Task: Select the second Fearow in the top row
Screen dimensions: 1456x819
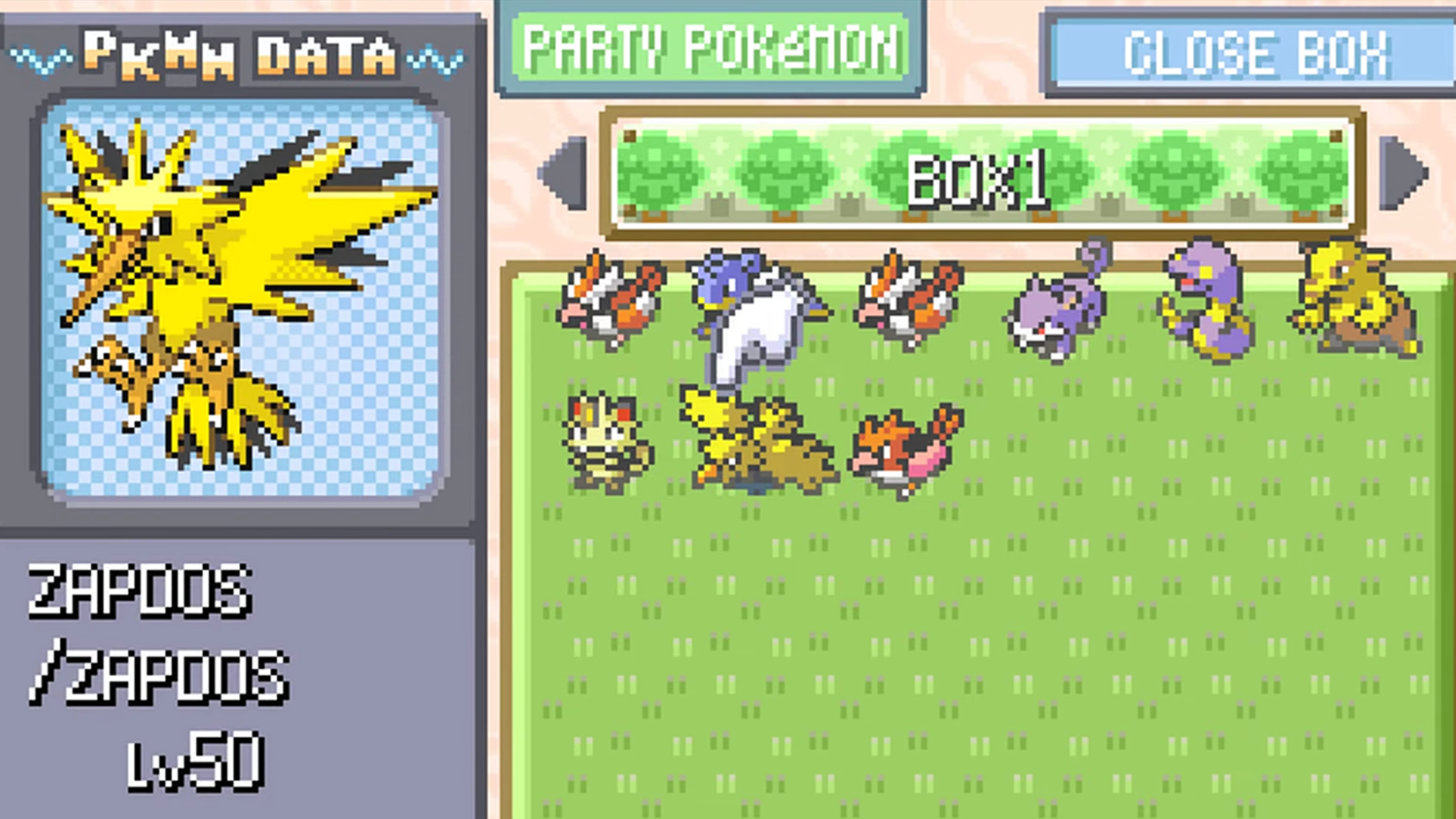Action: point(909,300)
